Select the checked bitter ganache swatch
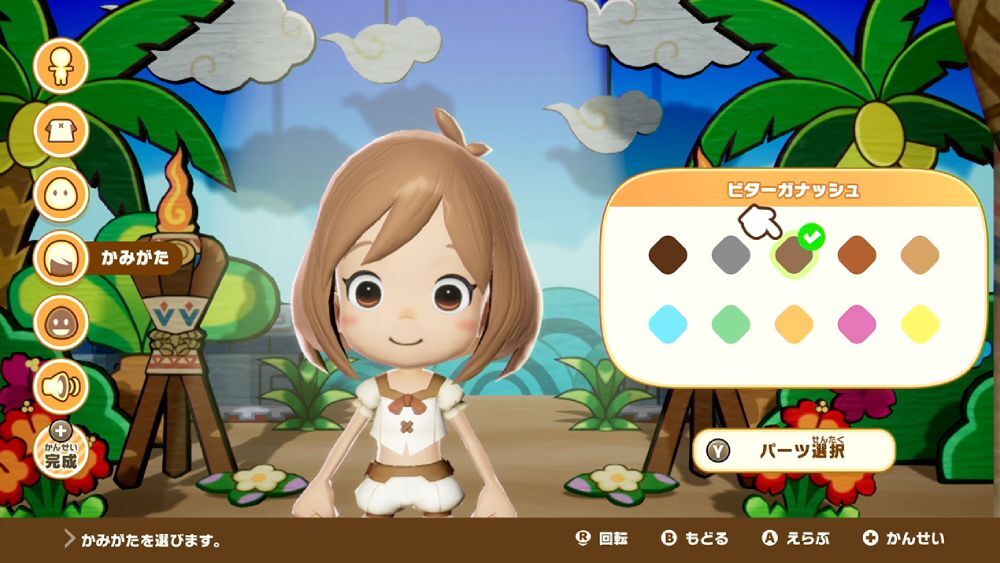Image resolution: width=1000 pixels, height=563 pixels. [x=794, y=255]
